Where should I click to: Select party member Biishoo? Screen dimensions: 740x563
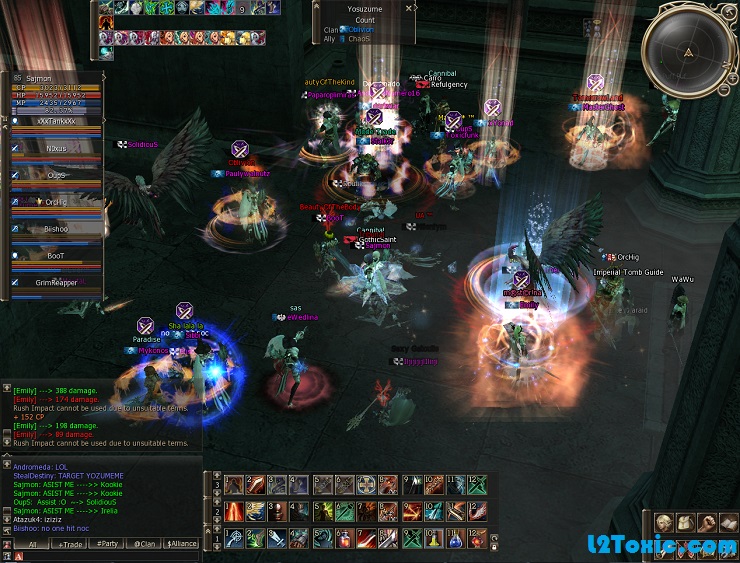[56, 228]
